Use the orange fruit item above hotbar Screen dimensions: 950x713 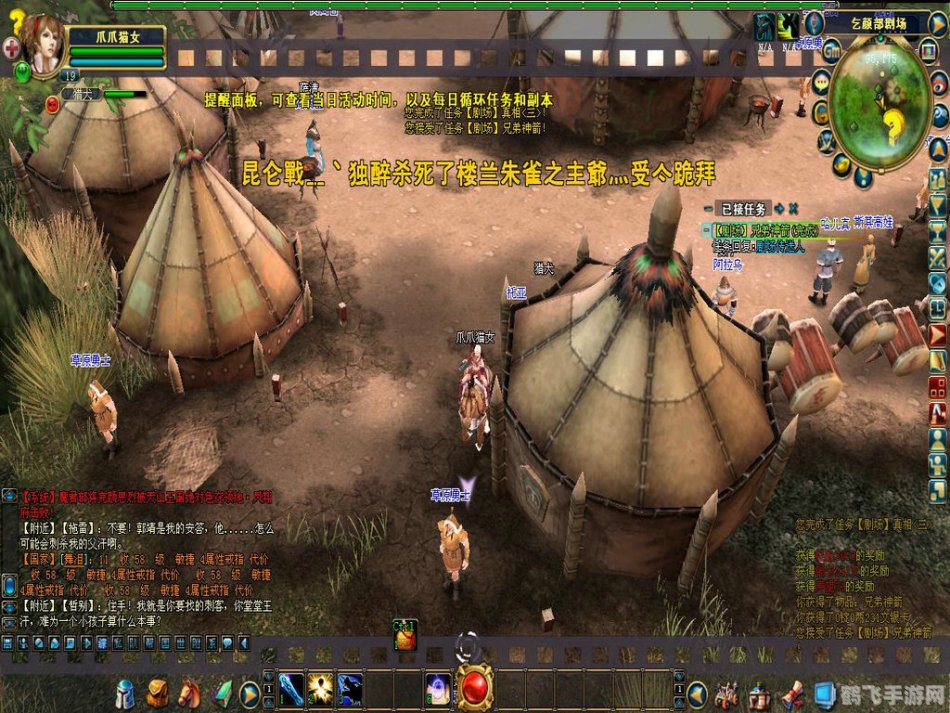click(x=406, y=638)
